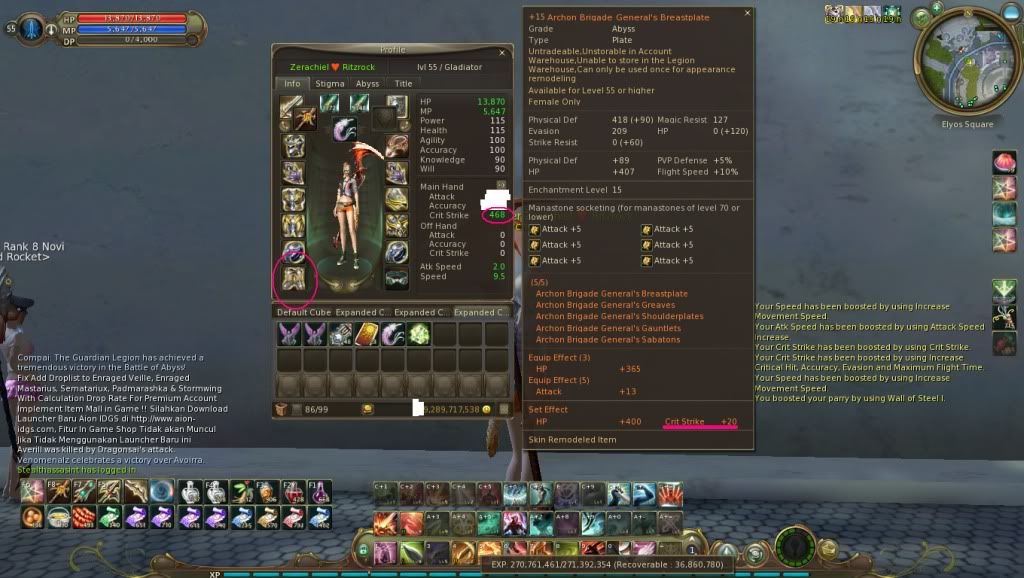The width and height of the screenshot is (1024, 578).
Task: Close the Profile window
Action: pyautogui.click(x=503, y=51)
